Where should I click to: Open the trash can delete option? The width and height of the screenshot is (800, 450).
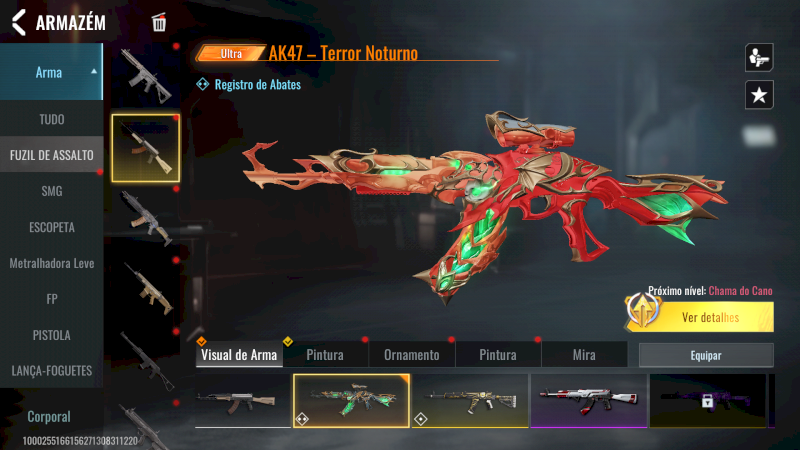click(x=159, y=23)
